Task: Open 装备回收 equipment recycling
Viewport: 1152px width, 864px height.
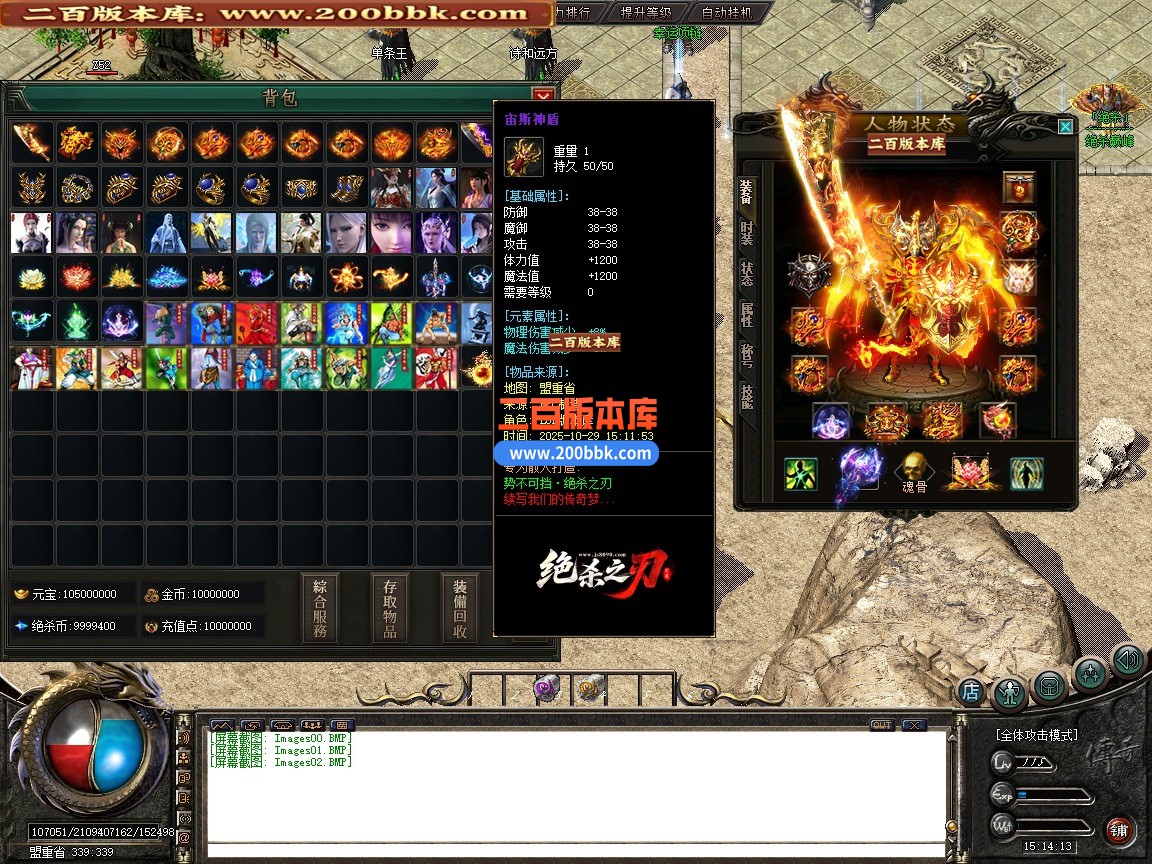Action: pos(460,608)
